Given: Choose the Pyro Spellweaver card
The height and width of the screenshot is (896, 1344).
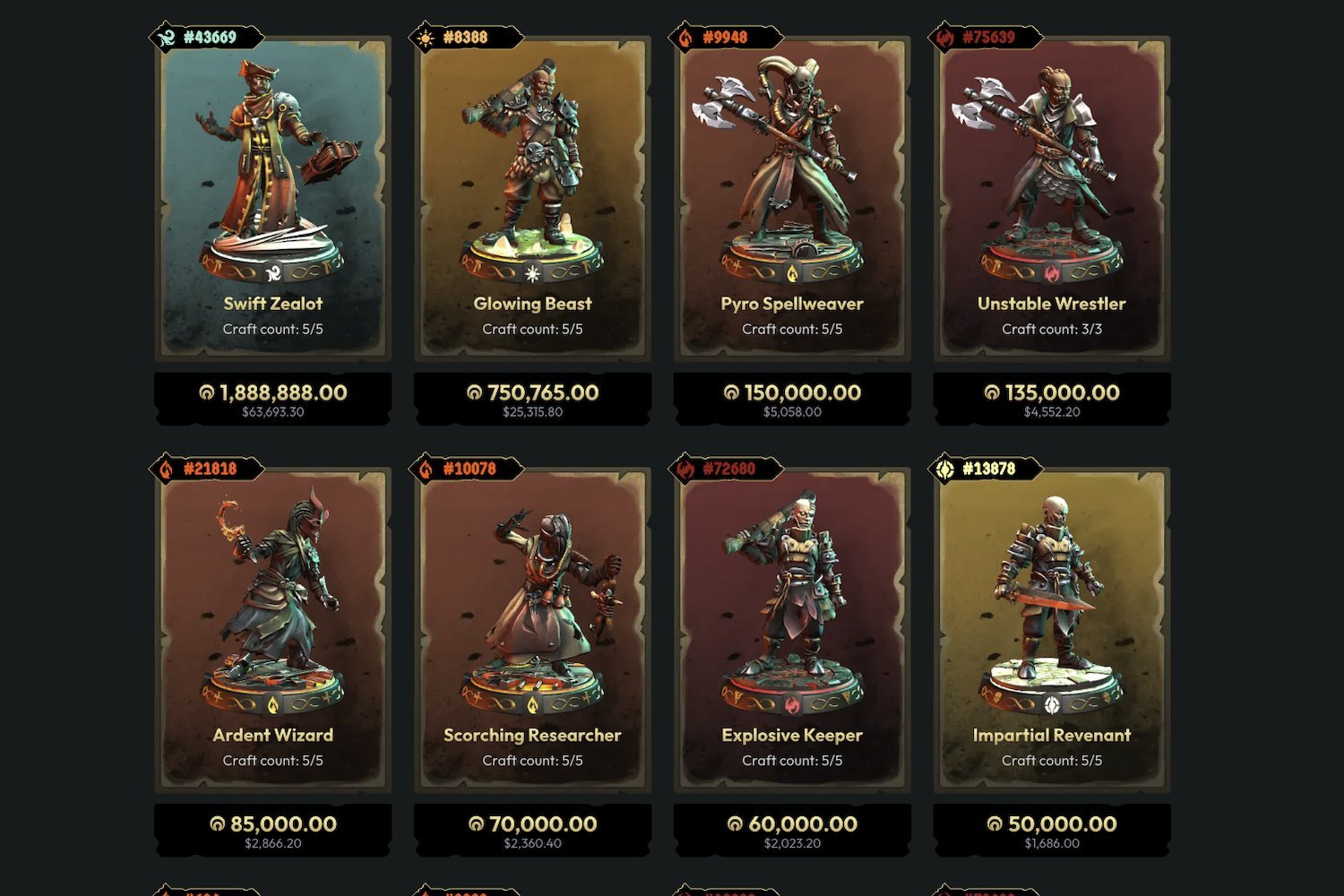Looking at the screenshot, I should 792,197.
